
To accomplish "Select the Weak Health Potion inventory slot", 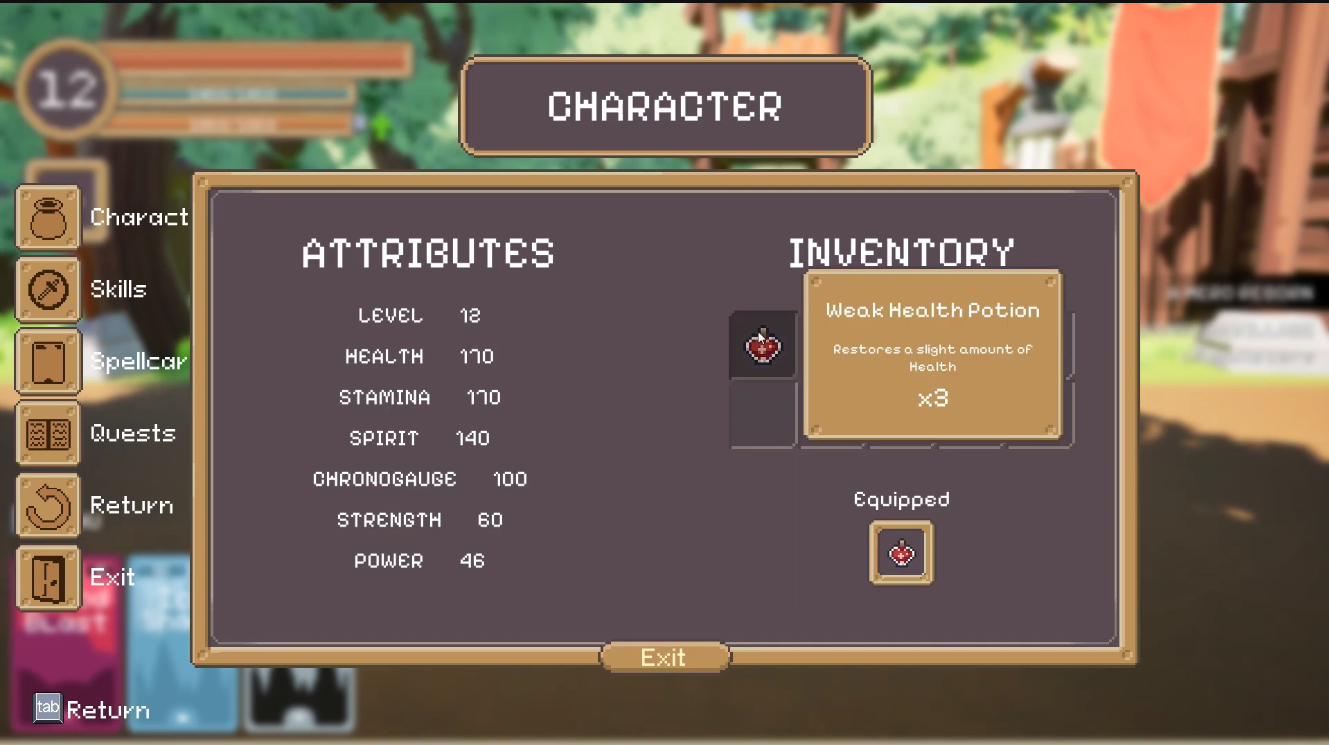I will pos(763,345).
